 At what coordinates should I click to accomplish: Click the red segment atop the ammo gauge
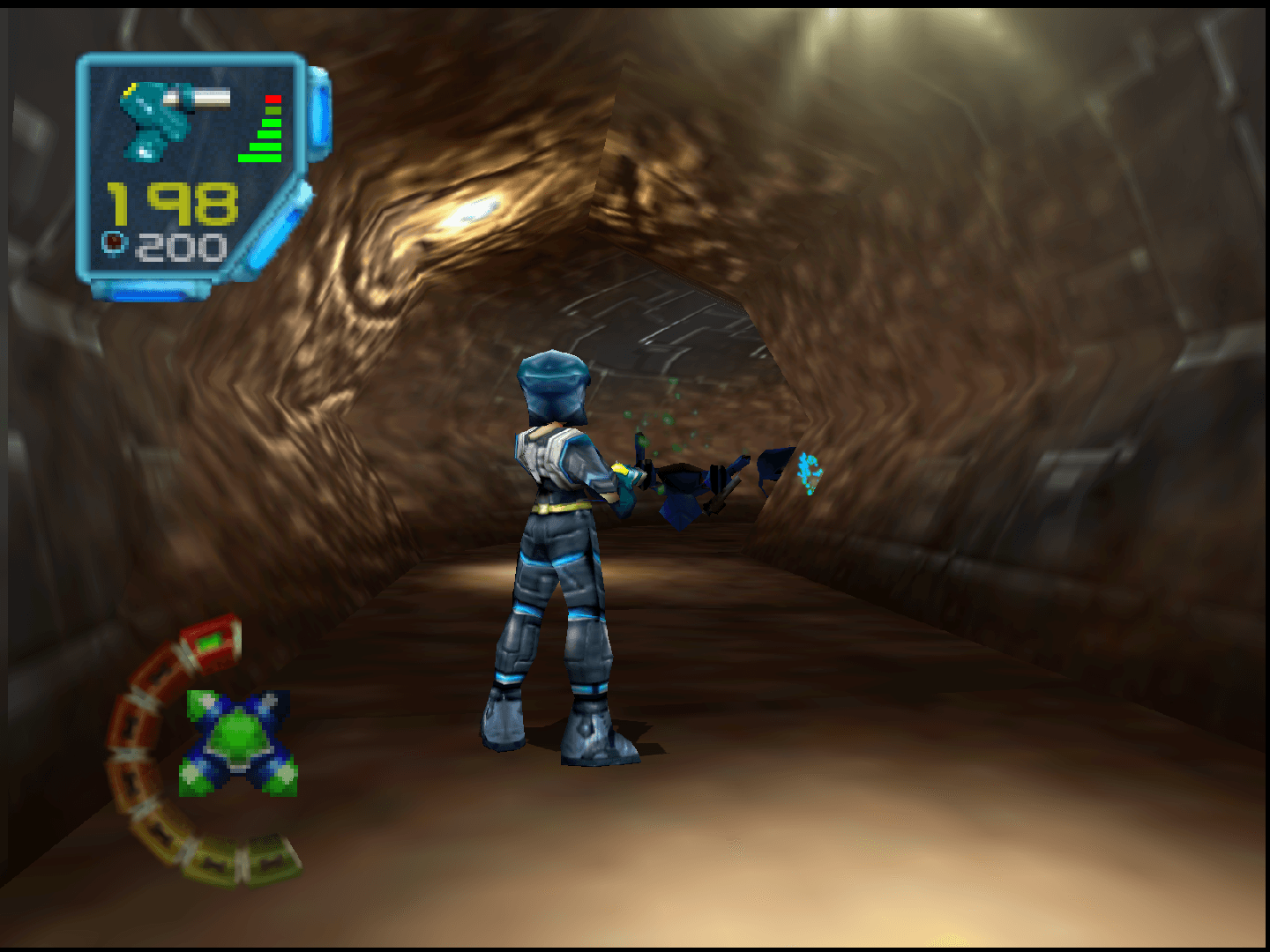click(x=273, y=97)
